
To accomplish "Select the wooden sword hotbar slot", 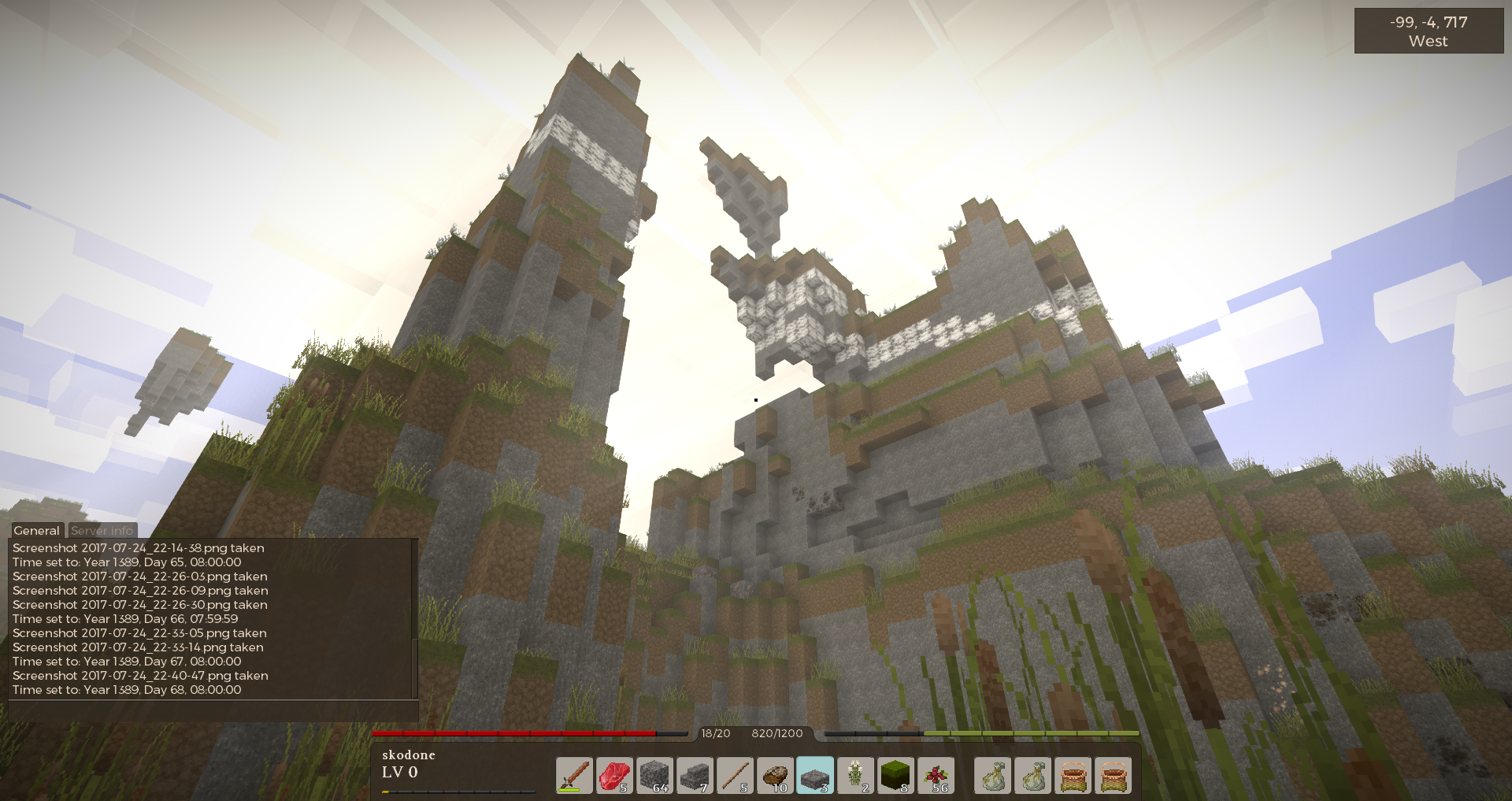I will (x=574, y=776).
